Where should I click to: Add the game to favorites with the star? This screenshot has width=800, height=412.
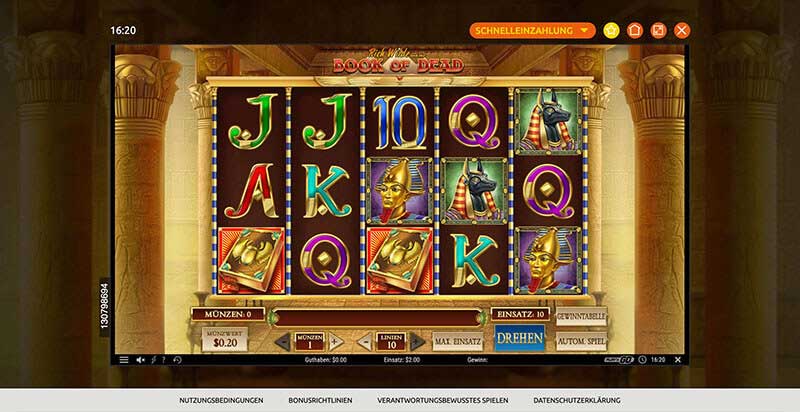coord(611,30)
